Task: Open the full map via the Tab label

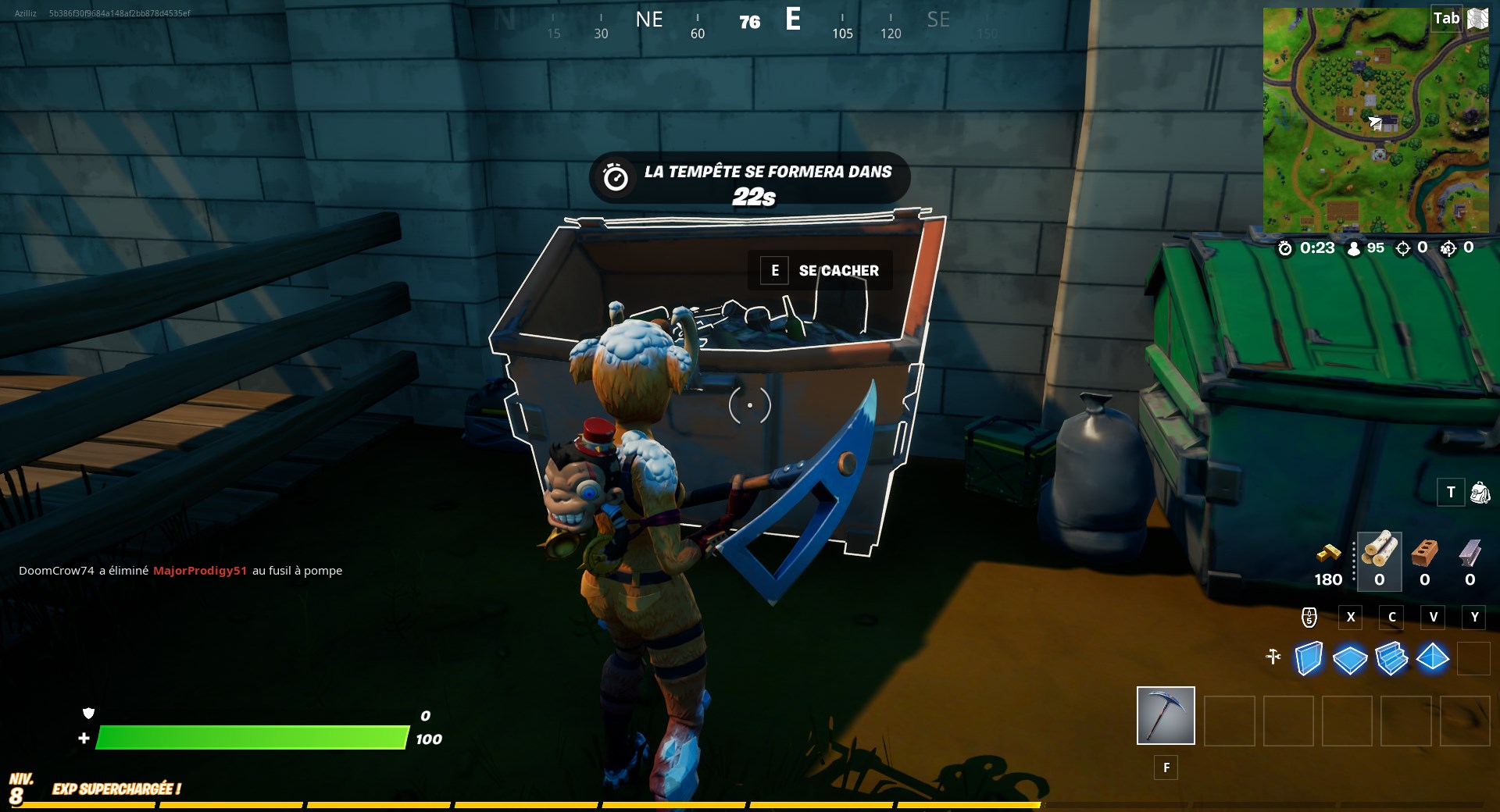Action: (x=1448, y=18)
